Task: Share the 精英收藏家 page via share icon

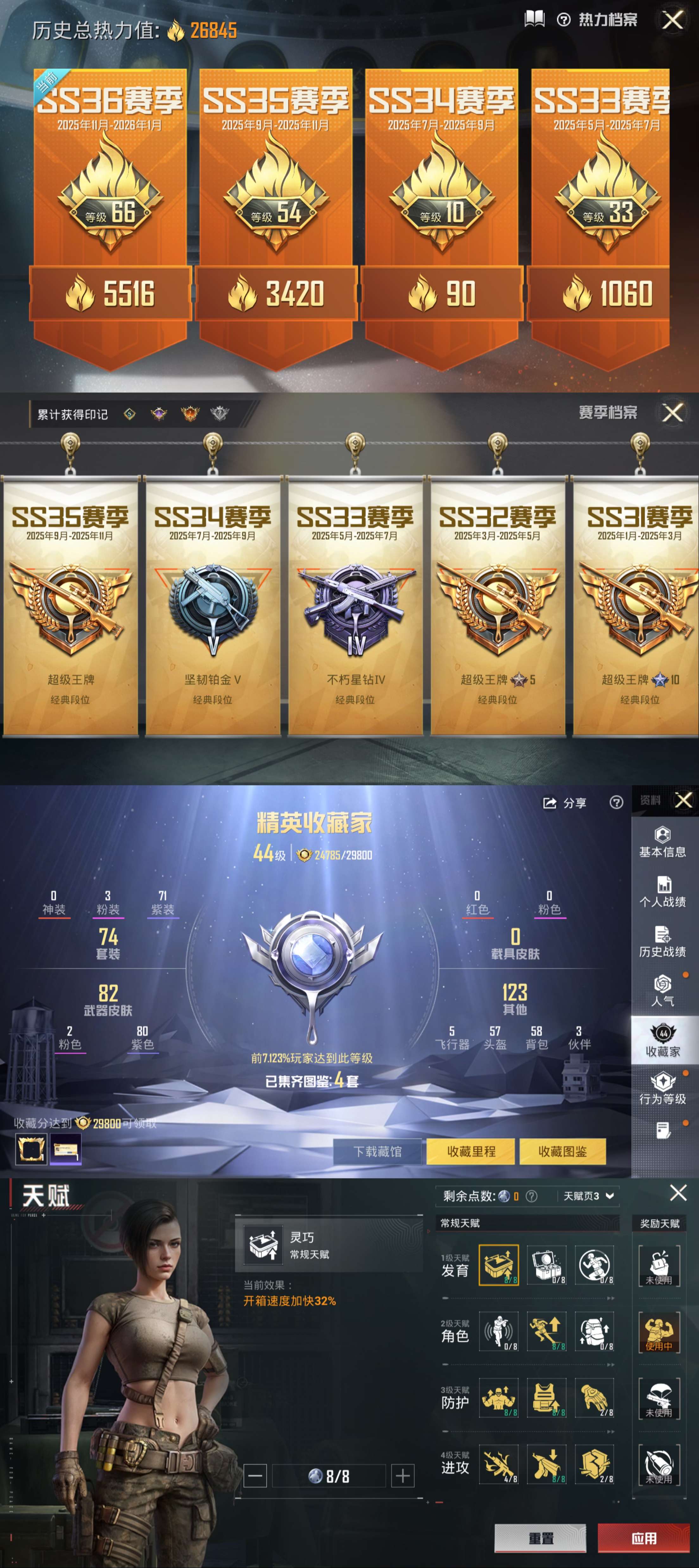Action: pos(550,803)
